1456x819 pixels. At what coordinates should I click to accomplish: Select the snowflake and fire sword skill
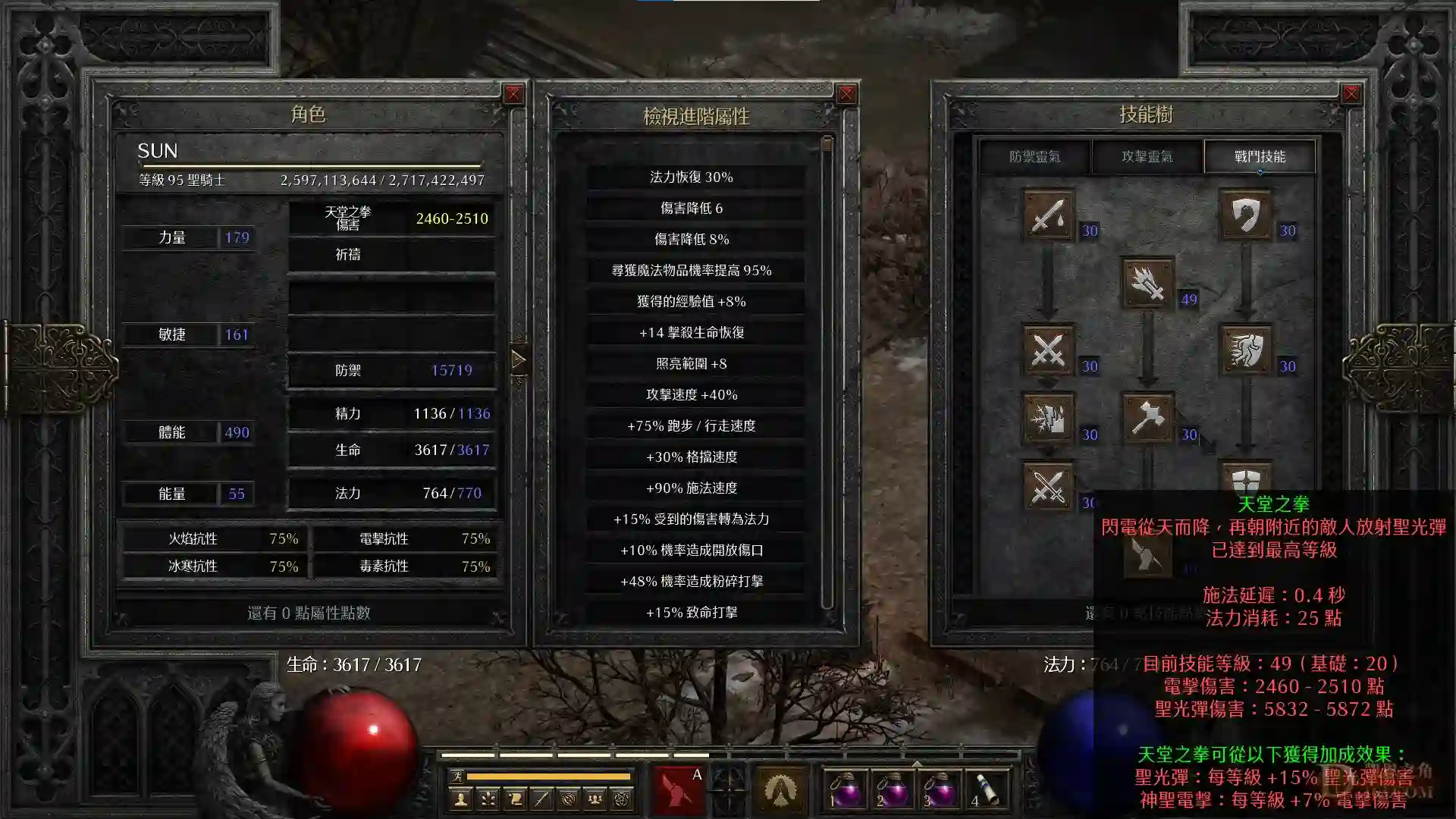click(x=1048, y=418)
